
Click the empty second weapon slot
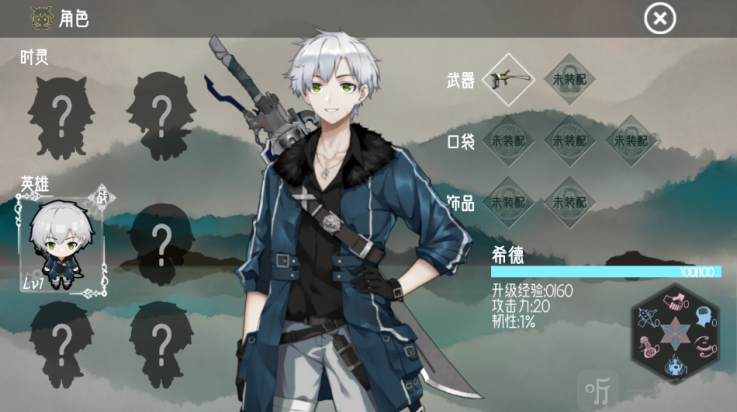569,79
